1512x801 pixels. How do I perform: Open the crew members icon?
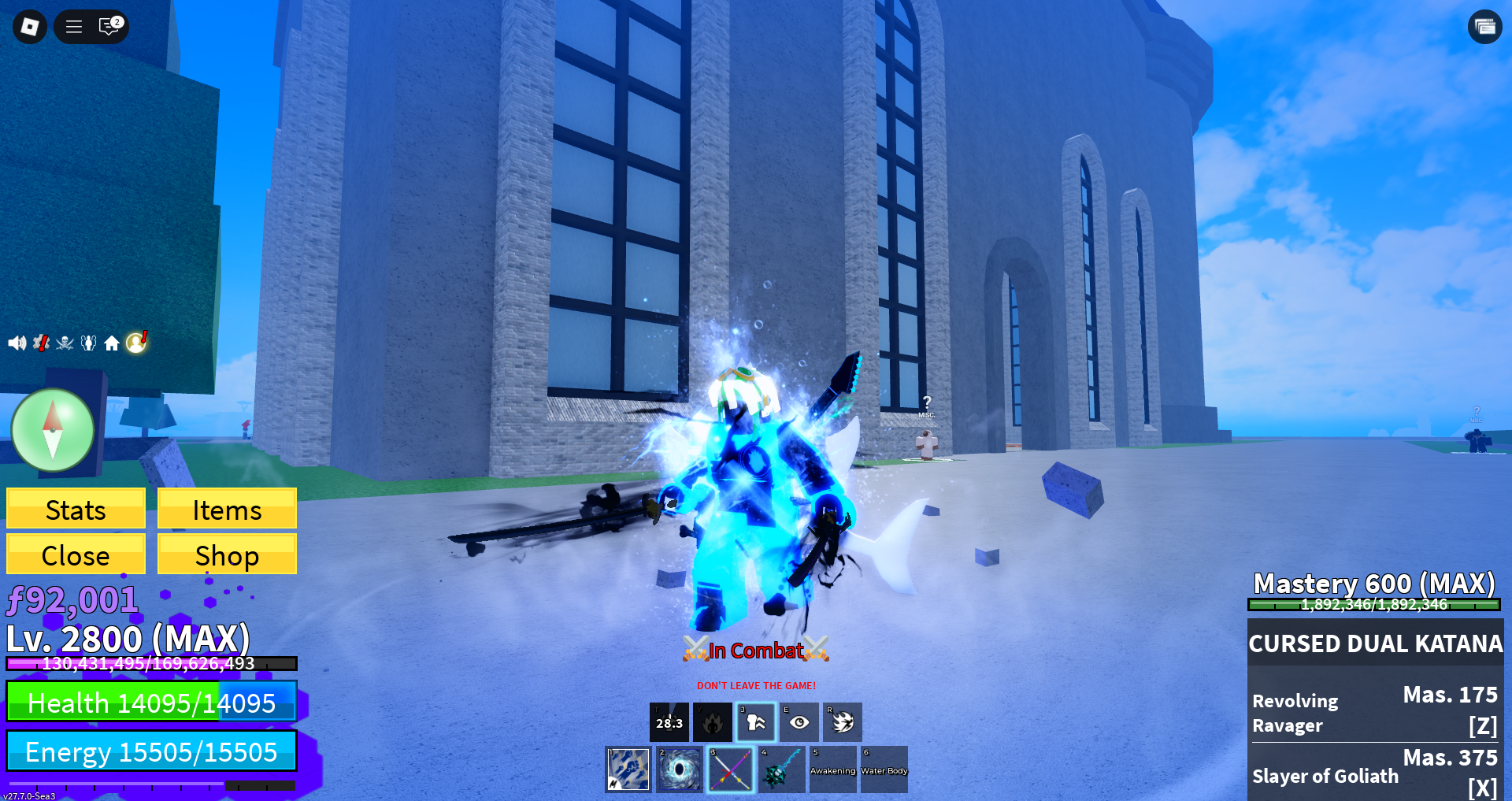(x=89, y=343)
